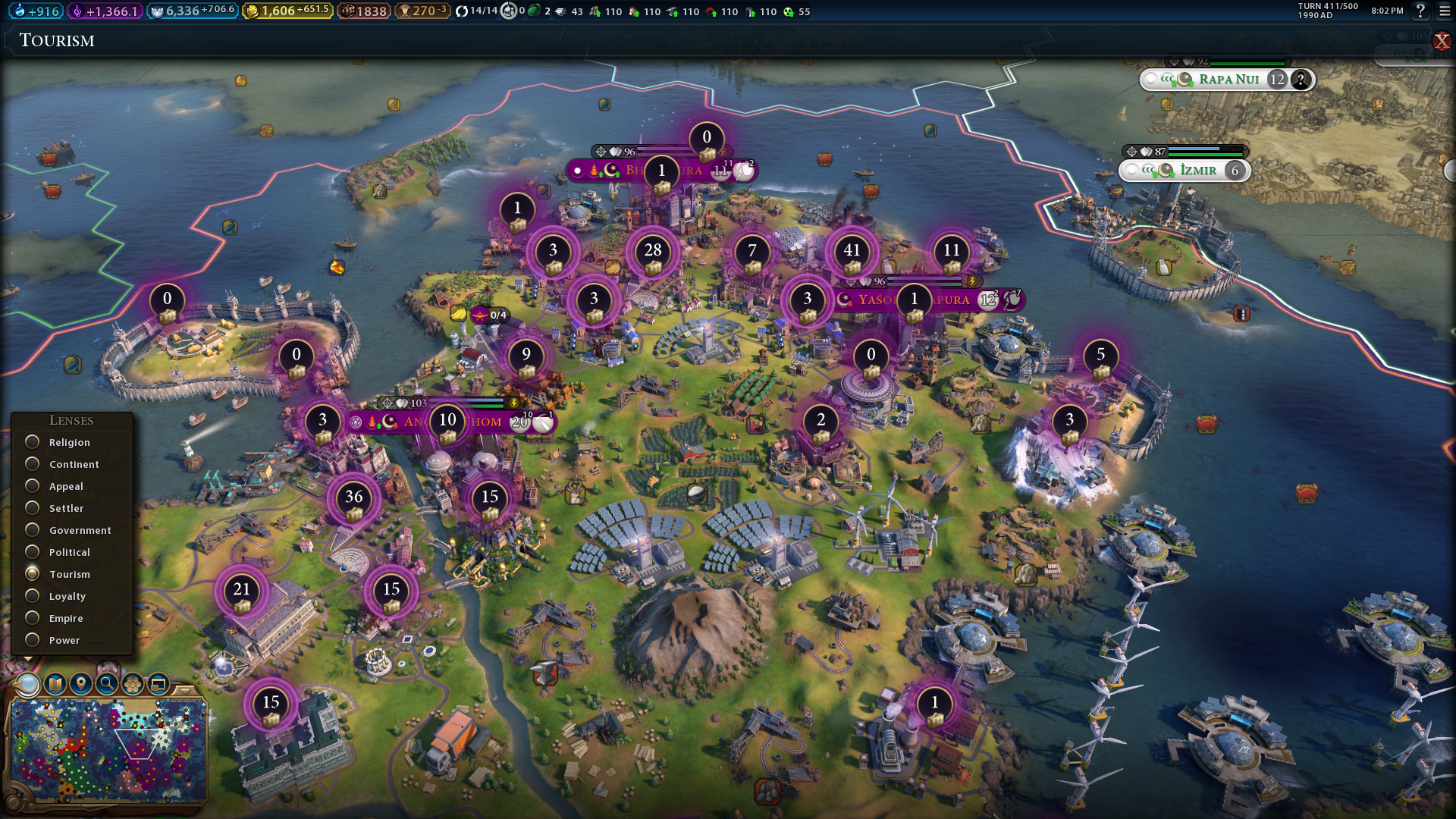This screenshot has width=1456, height=819.
Task: Click the map pin tack button
Action: (x=81, y=684)
